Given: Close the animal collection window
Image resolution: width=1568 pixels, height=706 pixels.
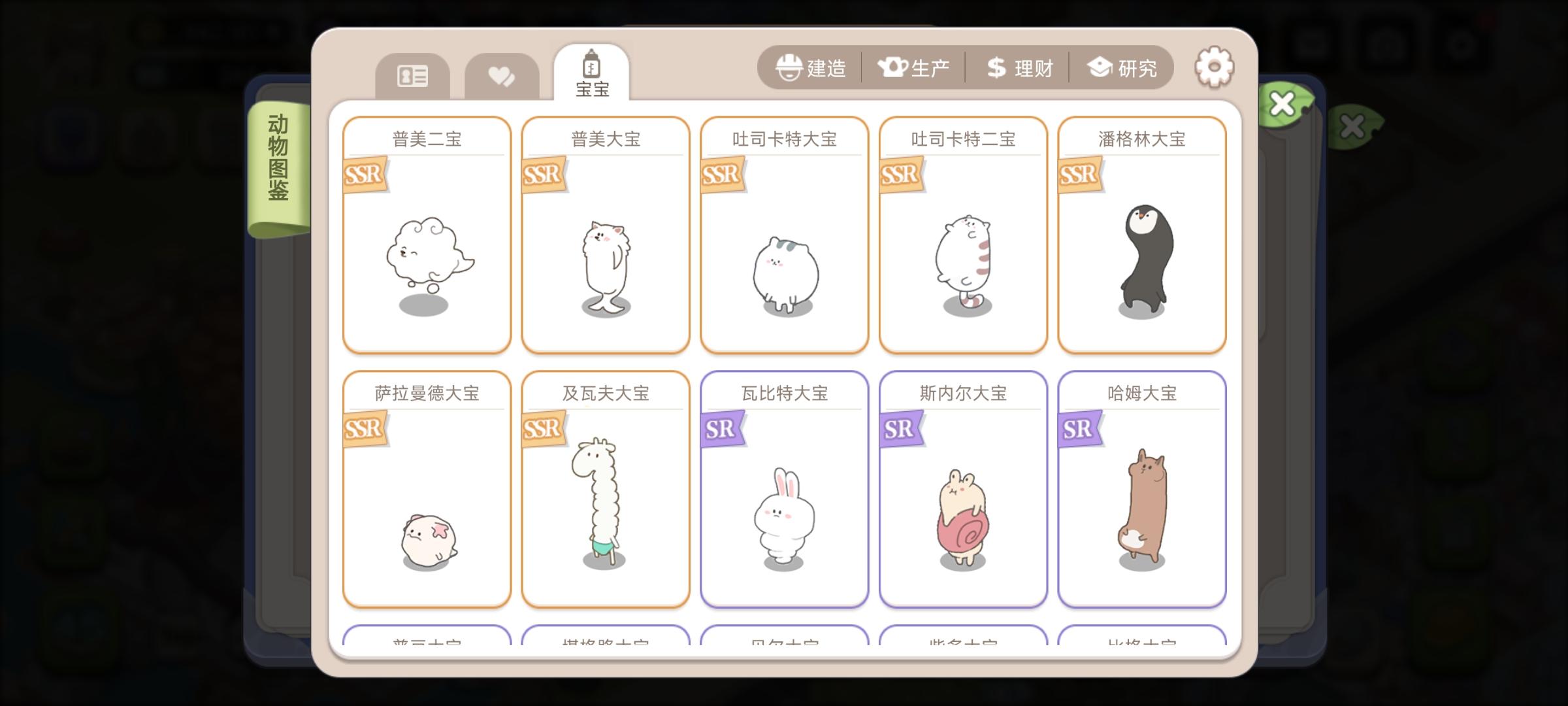Looking at the screenshot, I should (1282, 103).
